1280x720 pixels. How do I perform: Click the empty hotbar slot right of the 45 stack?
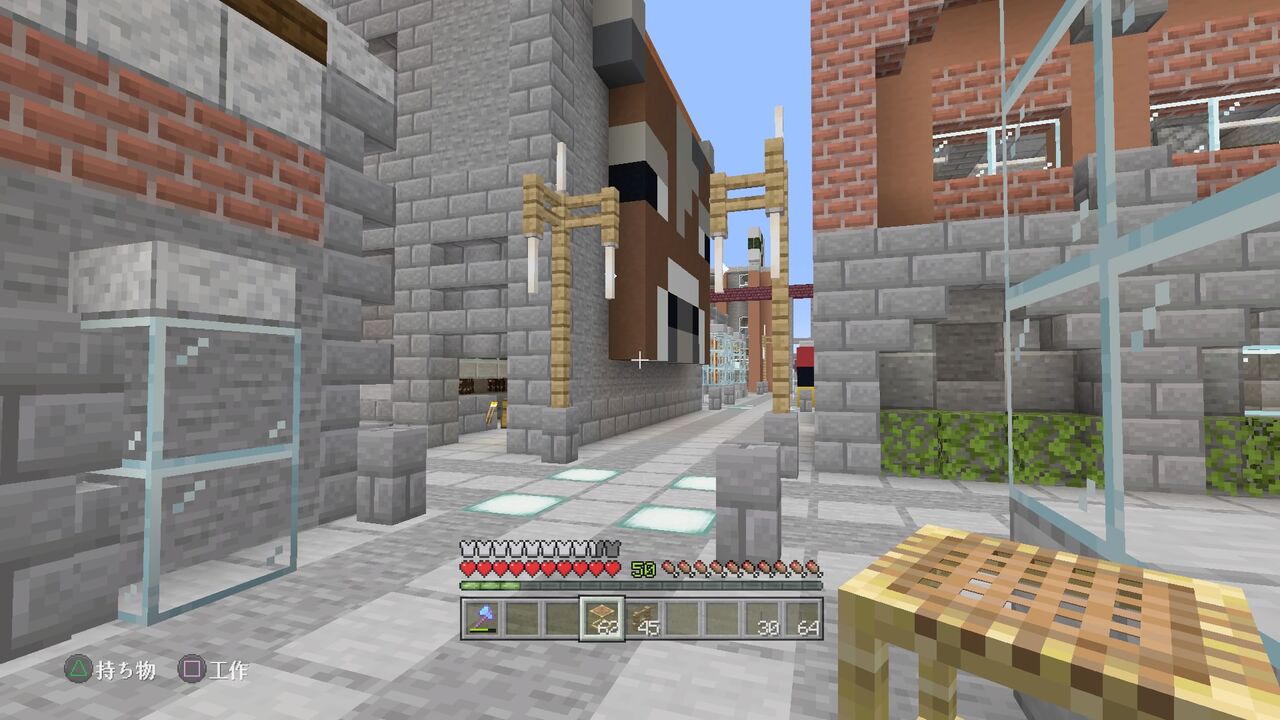pyautogui.click(x=685, y=617)
